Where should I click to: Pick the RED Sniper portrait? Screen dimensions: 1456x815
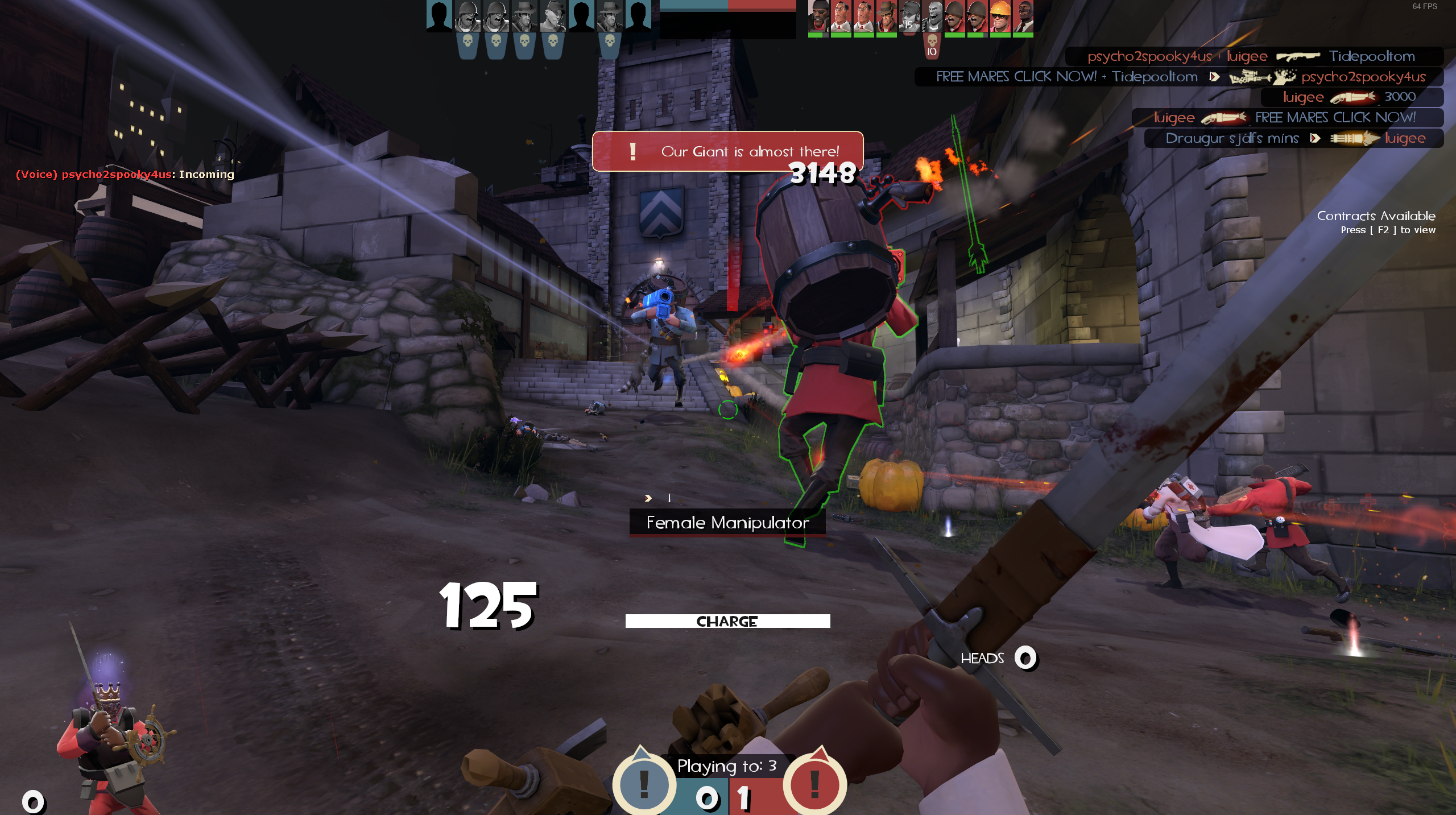pyautogui.click(x=886, y=16)
